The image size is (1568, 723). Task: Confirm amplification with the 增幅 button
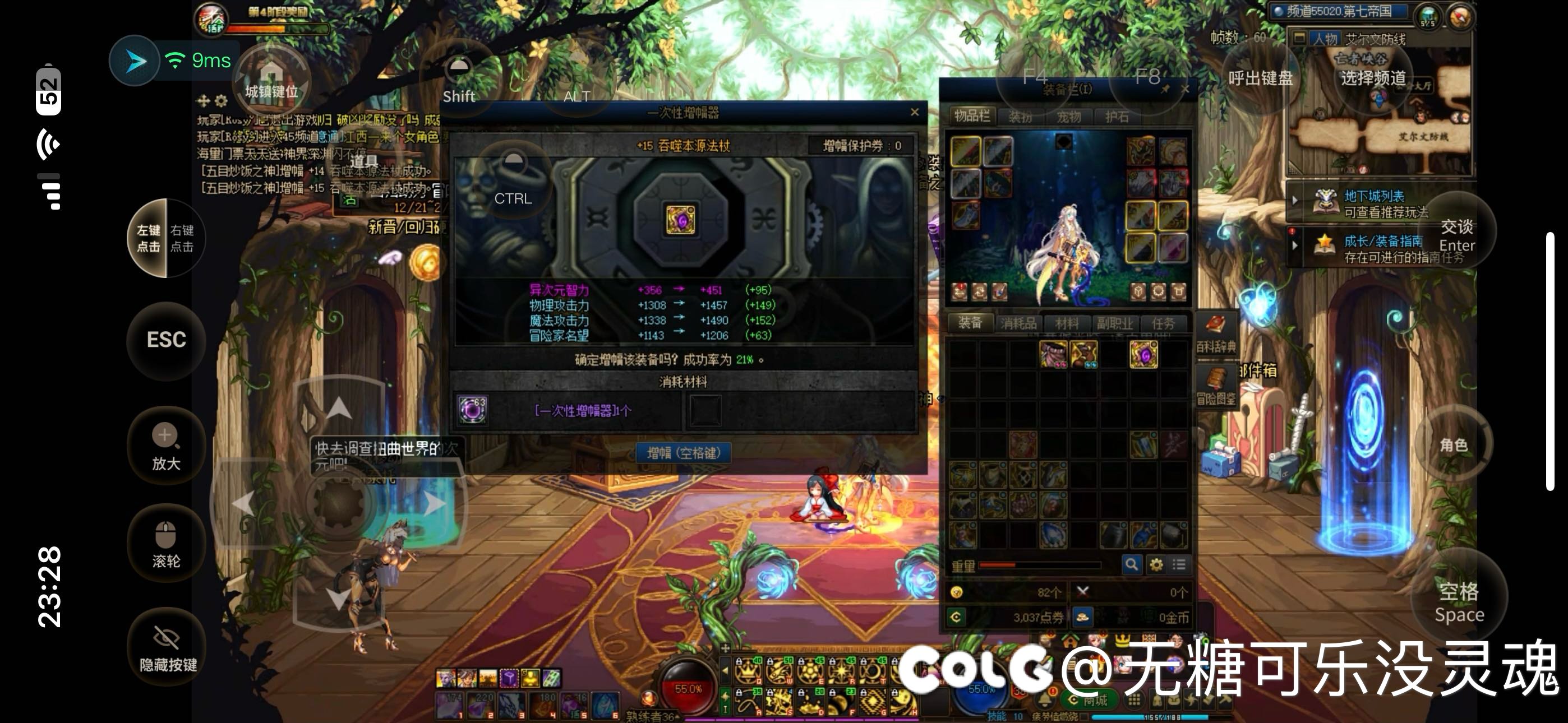click(x=682, y=453)
